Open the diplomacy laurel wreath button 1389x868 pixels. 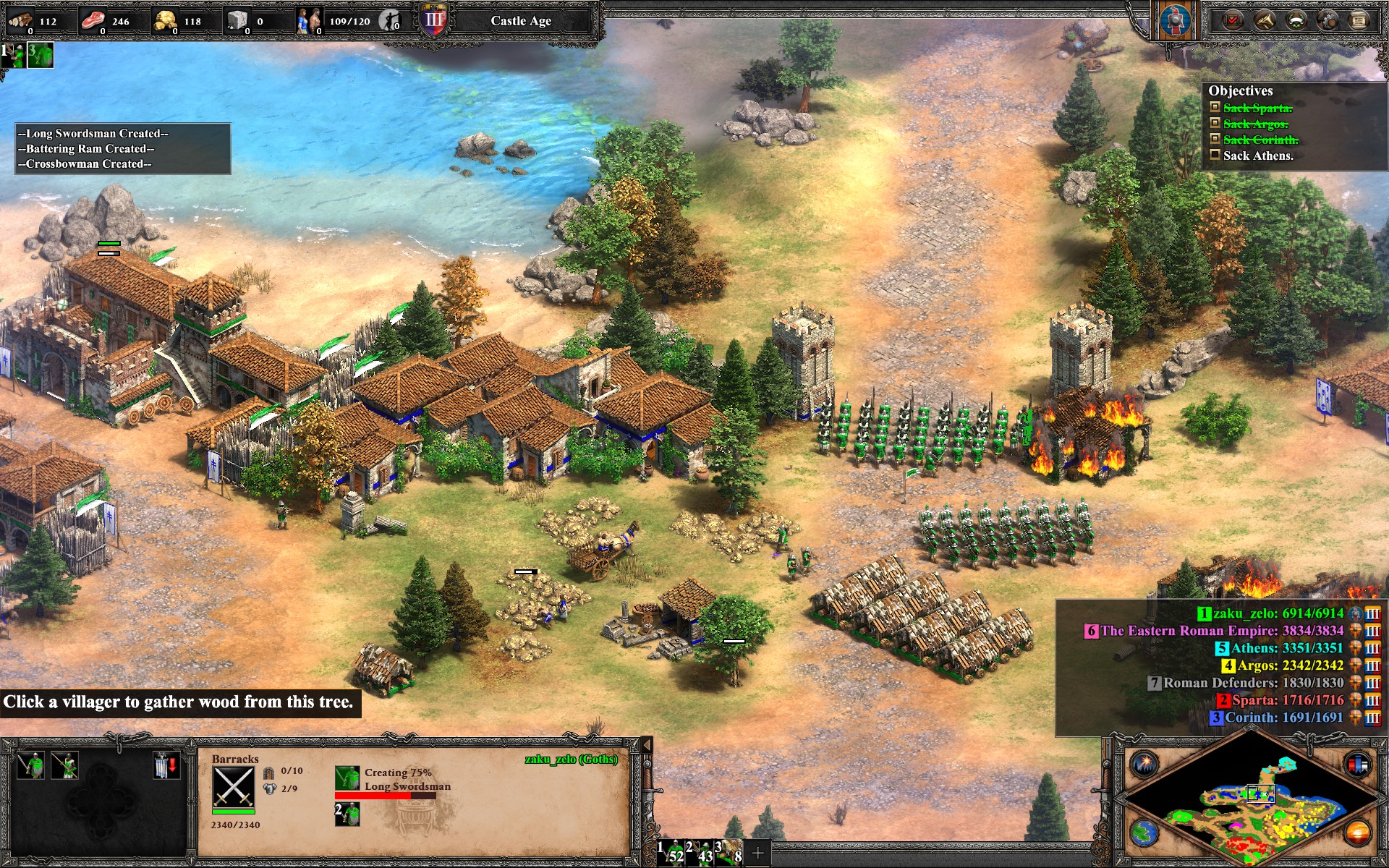coord(1296,20)
